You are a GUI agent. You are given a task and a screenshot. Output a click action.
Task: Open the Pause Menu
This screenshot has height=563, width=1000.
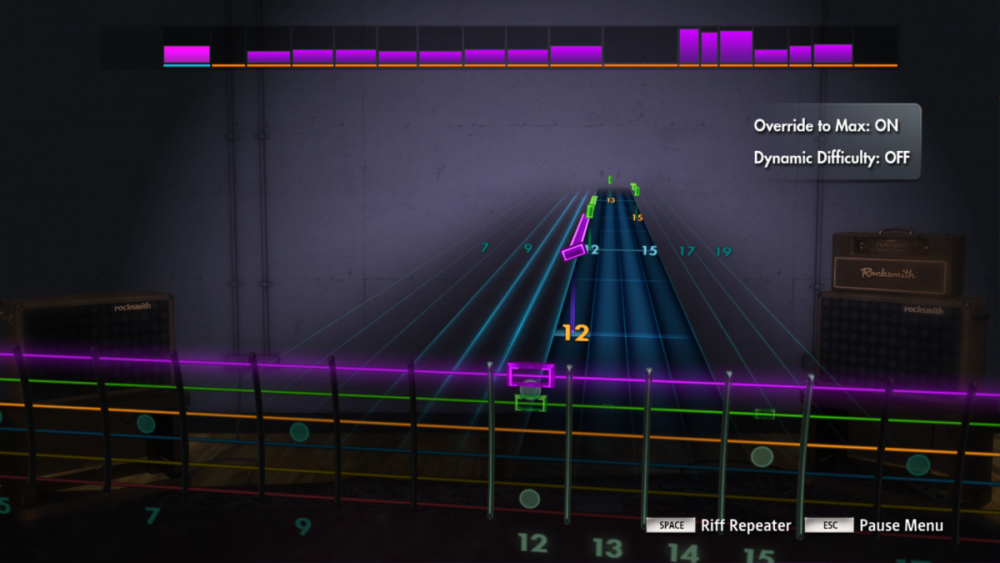(900, 526)
